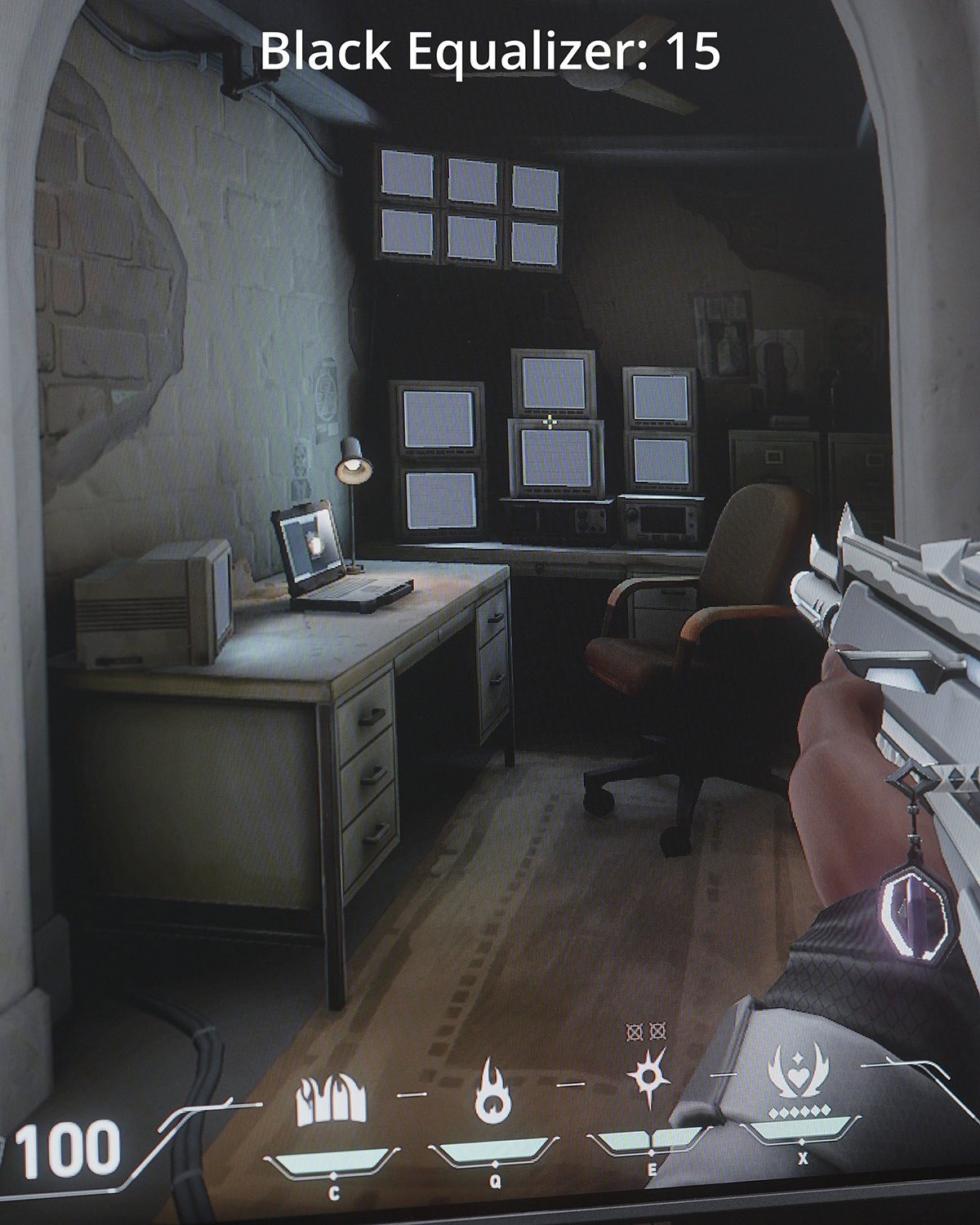Use the fireball ability icon
Viewport: 980px width, 1225px height.
point(494,1090)
